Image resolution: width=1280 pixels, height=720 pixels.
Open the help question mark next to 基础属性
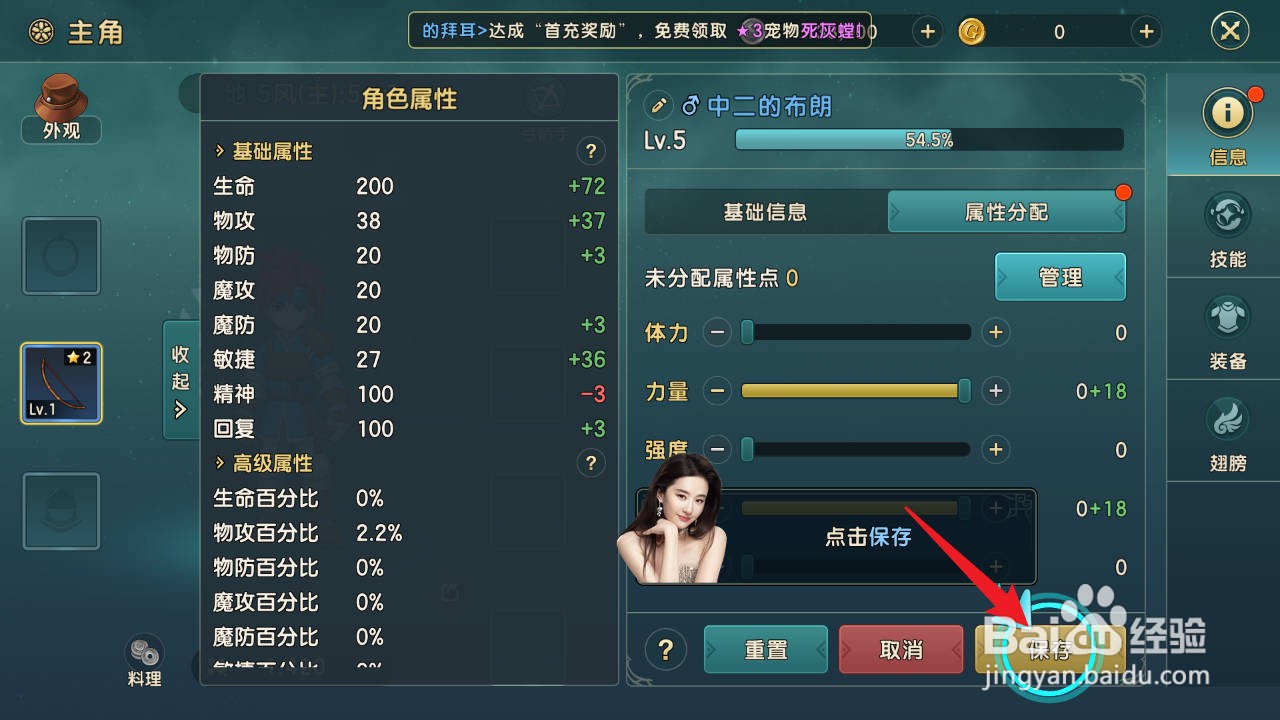(590, 151)
